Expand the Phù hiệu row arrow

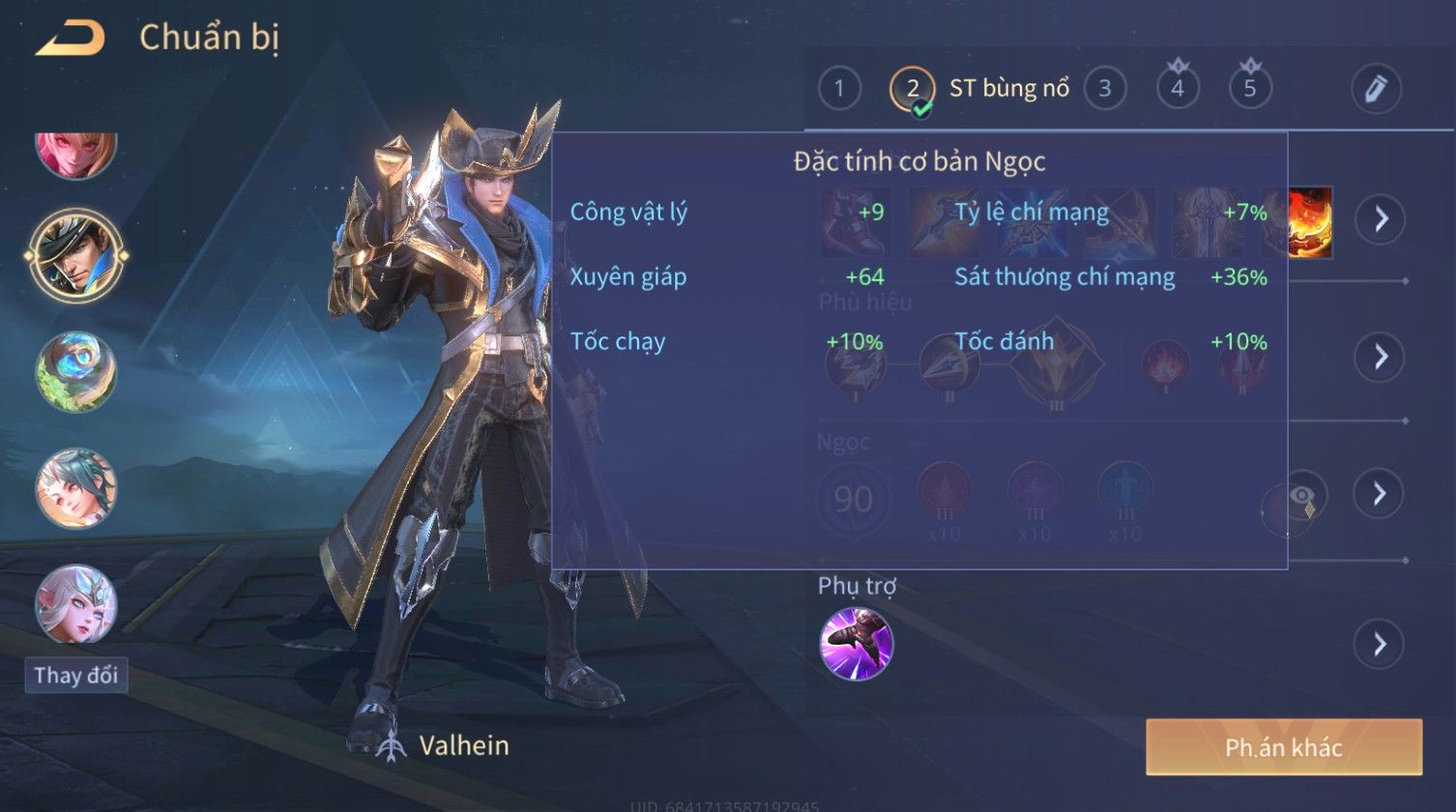tap(1379, 357)
